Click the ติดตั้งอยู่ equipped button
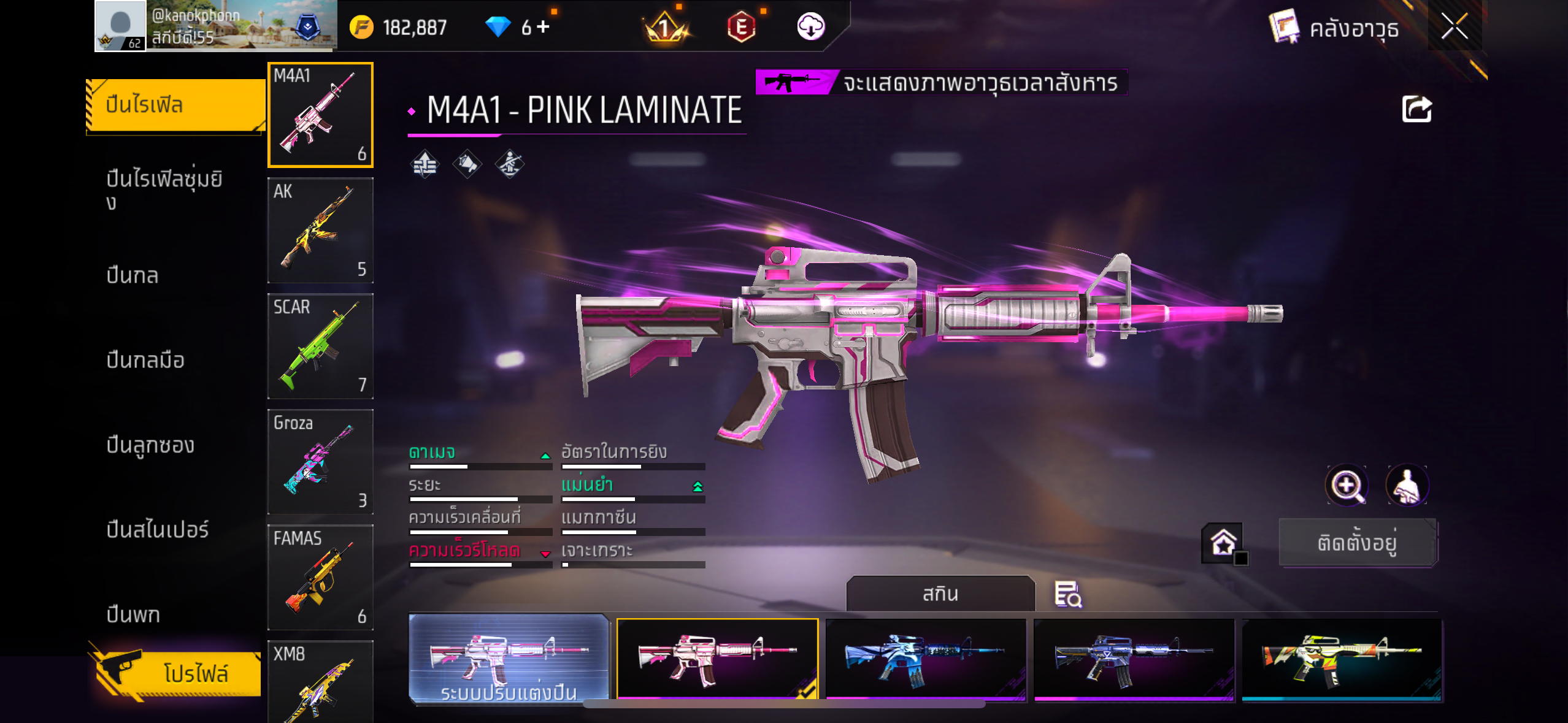 point(1358,543)
